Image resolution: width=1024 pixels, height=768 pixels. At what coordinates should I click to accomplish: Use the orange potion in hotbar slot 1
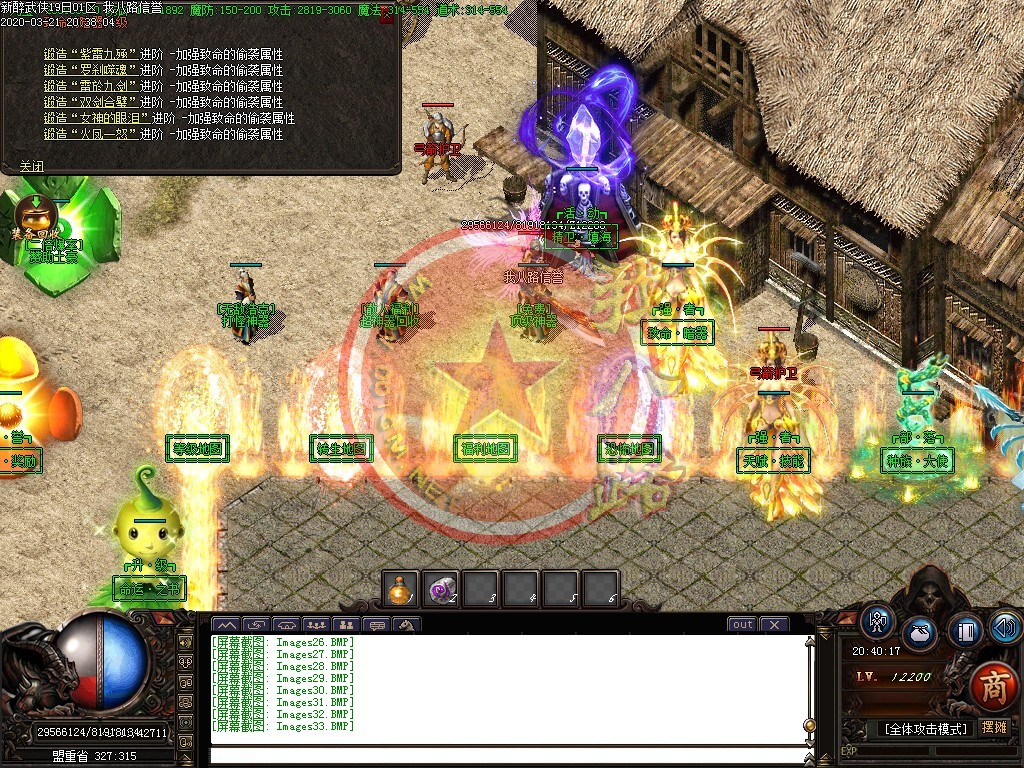400,588
